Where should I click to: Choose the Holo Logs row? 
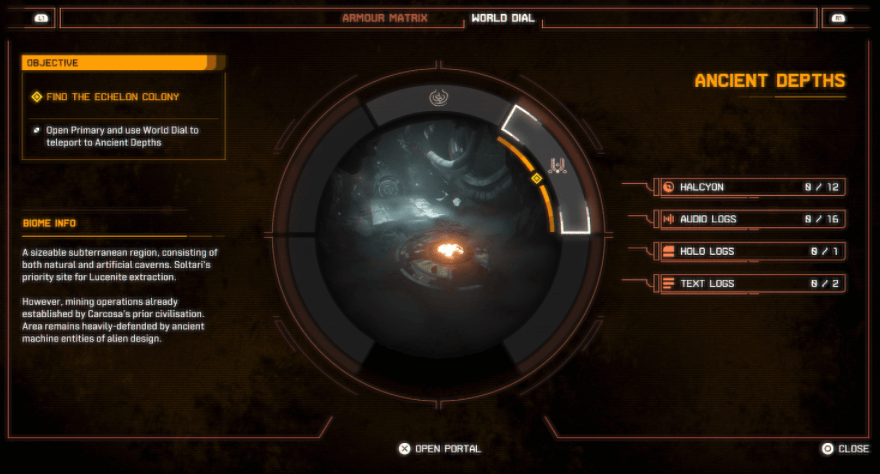[x=746, y=251]
